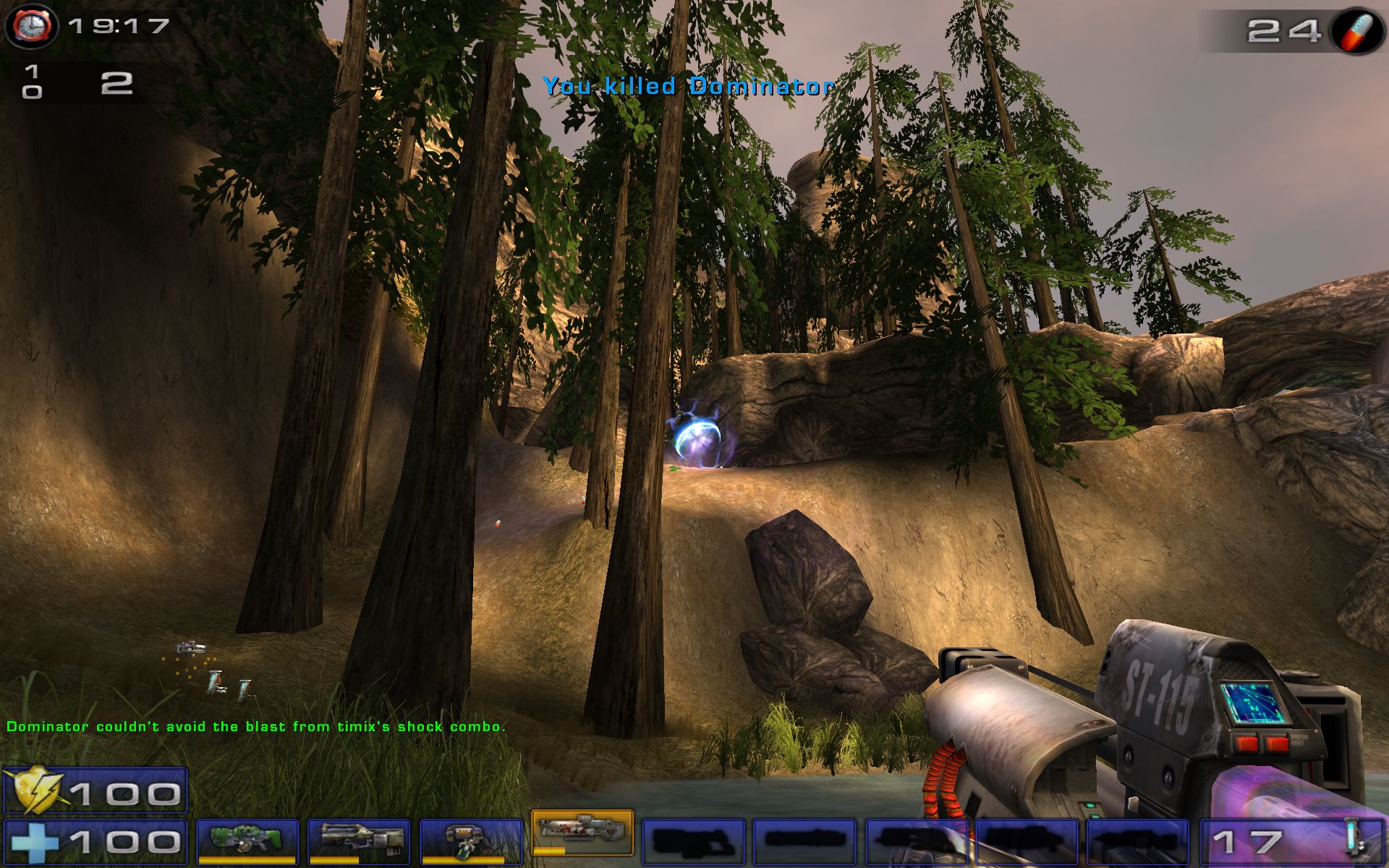This screenshot has width=1389, height=868.
Task: Switch to the Assault Rifle slot
Action: 359,841
